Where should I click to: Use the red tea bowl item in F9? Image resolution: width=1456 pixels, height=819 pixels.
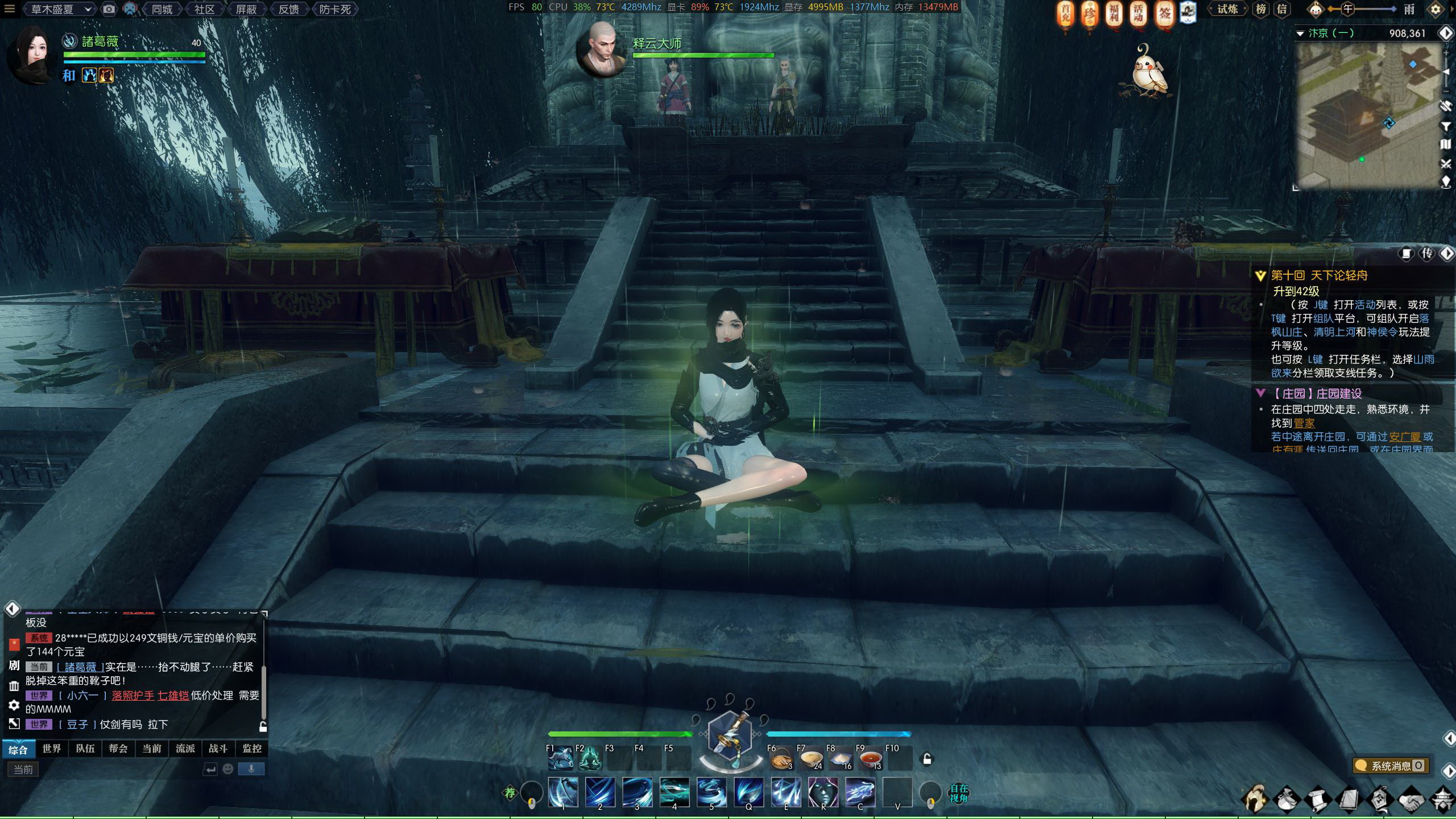pyautogui.click(x=870, y=759)
